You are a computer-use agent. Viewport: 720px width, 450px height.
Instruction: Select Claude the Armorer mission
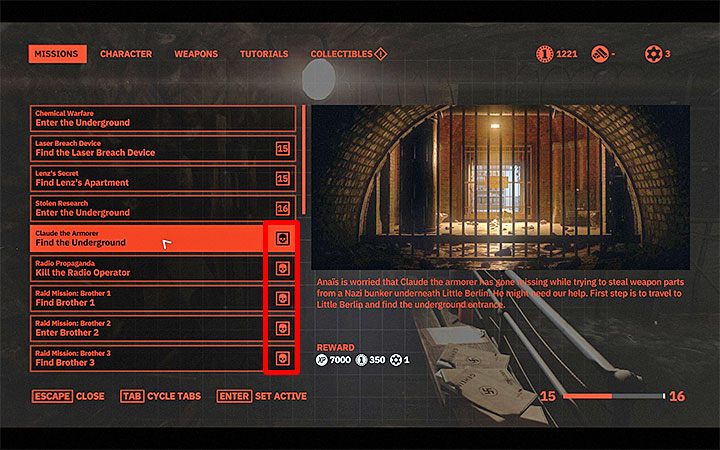tap(148, 238)
